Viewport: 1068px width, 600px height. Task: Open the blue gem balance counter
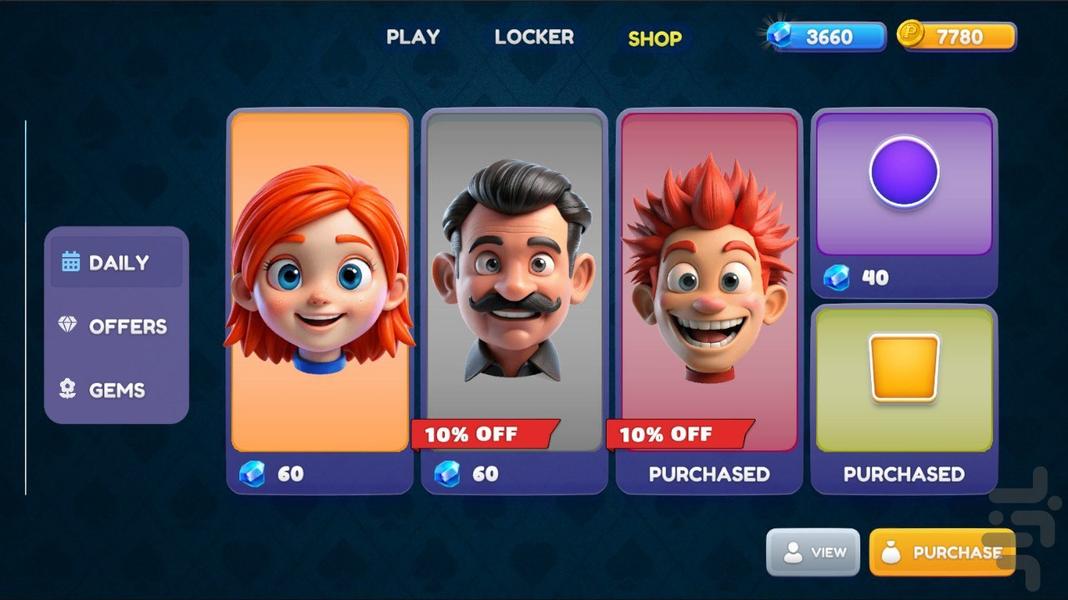[827, 37]
